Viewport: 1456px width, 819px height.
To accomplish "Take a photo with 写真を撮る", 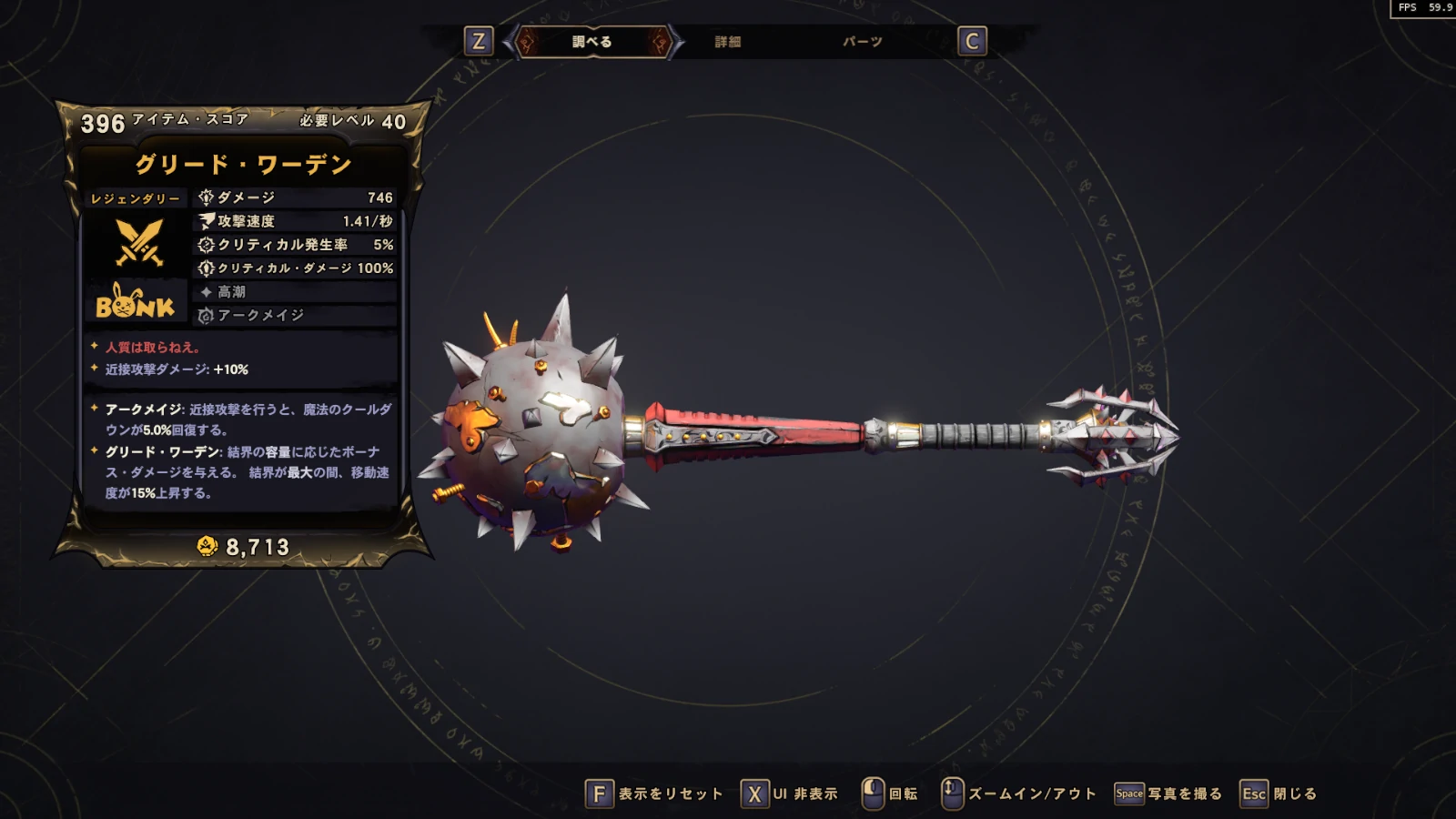I will [x=1168, y=794].
